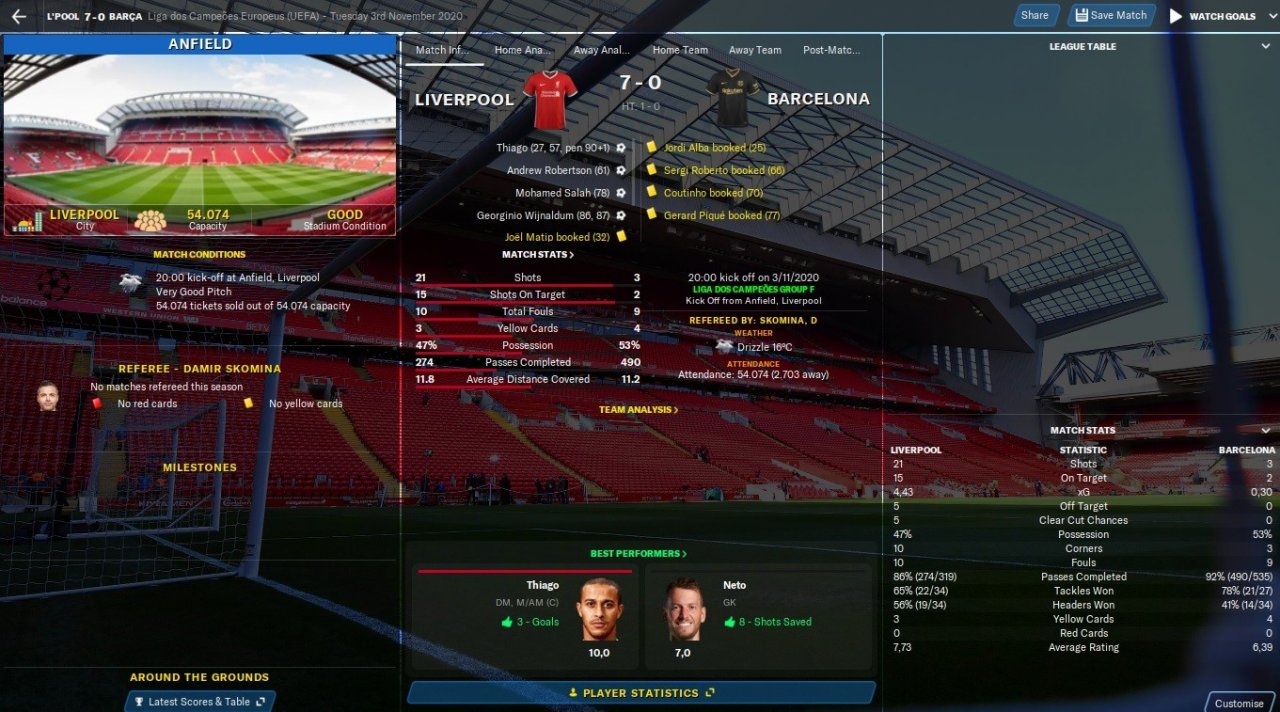Screen dimensions: 1280x712
Task: Select Neto's best performer card
Action: (758, 615)
